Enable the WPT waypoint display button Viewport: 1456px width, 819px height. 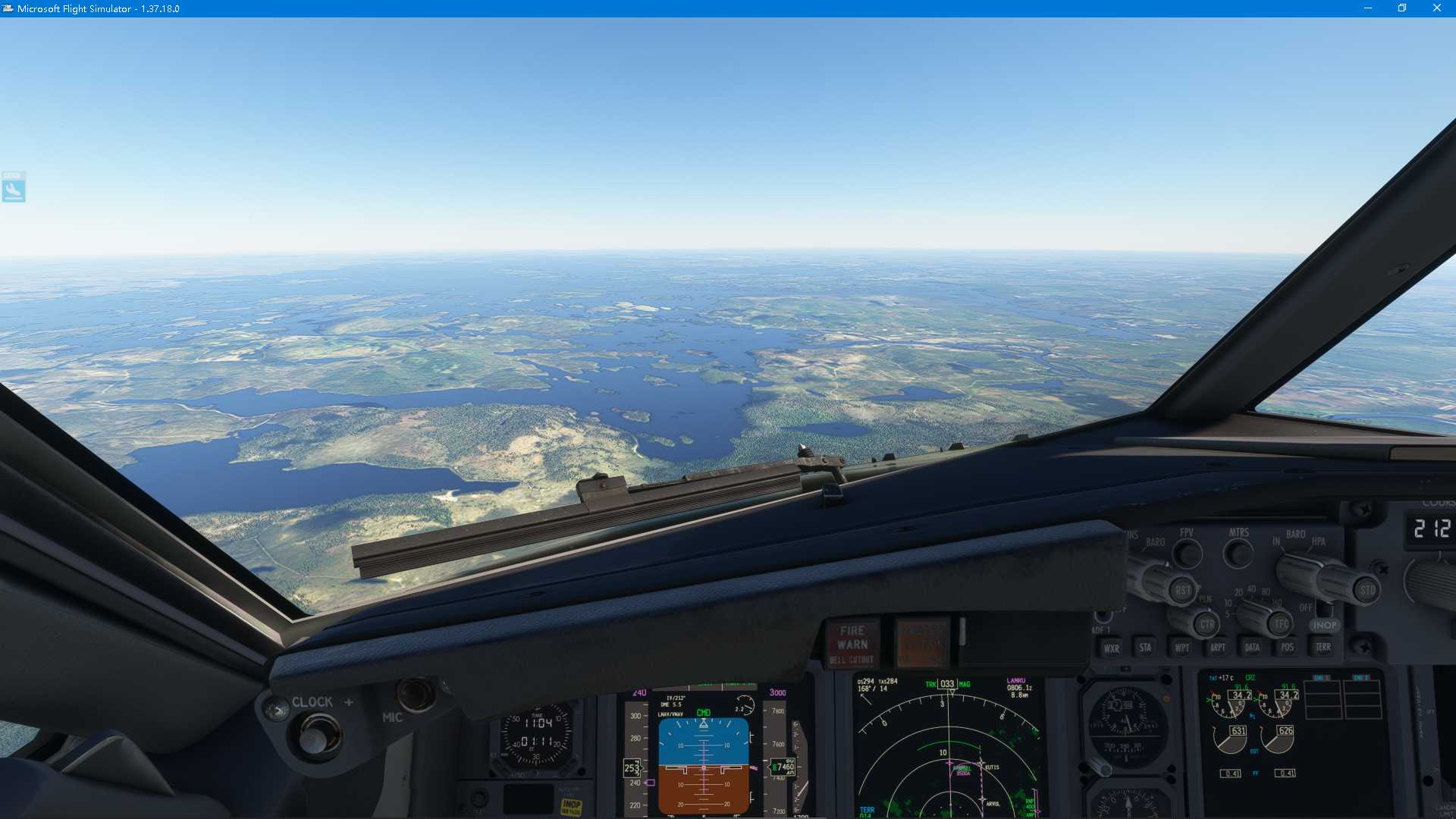[1182, 648]
